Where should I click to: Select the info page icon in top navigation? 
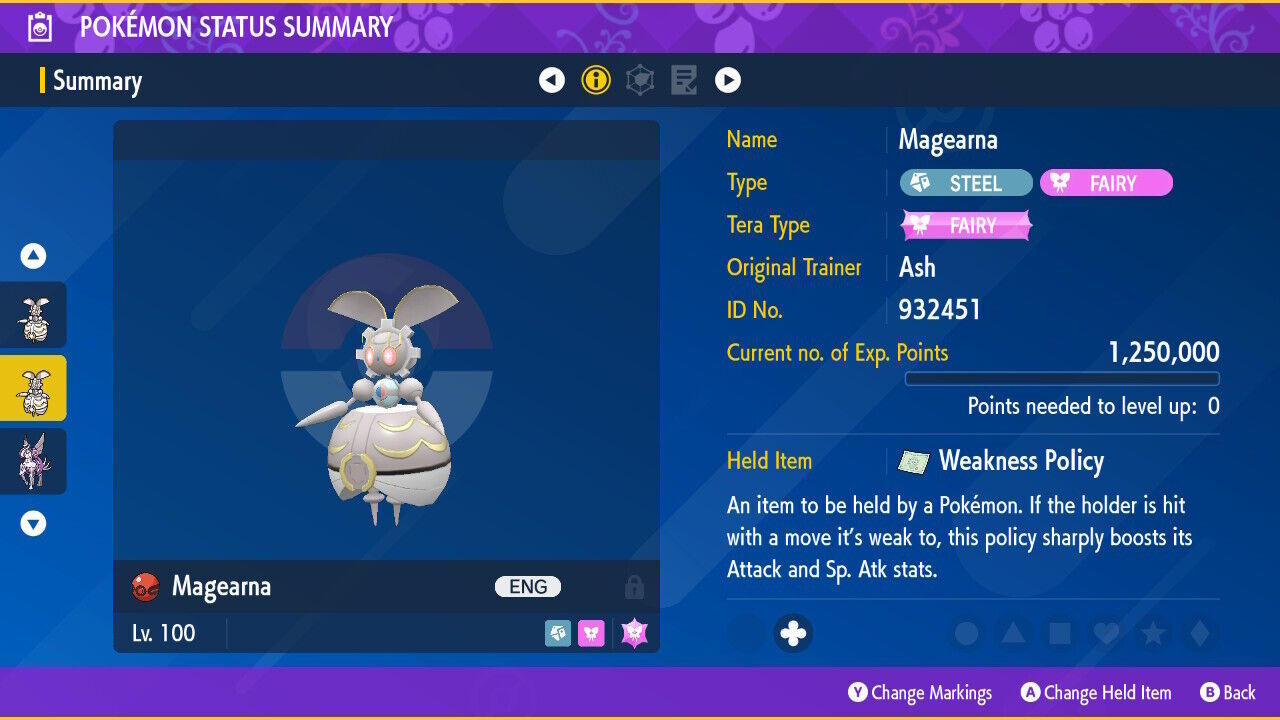pyautogui.click(x=596, y=79)
